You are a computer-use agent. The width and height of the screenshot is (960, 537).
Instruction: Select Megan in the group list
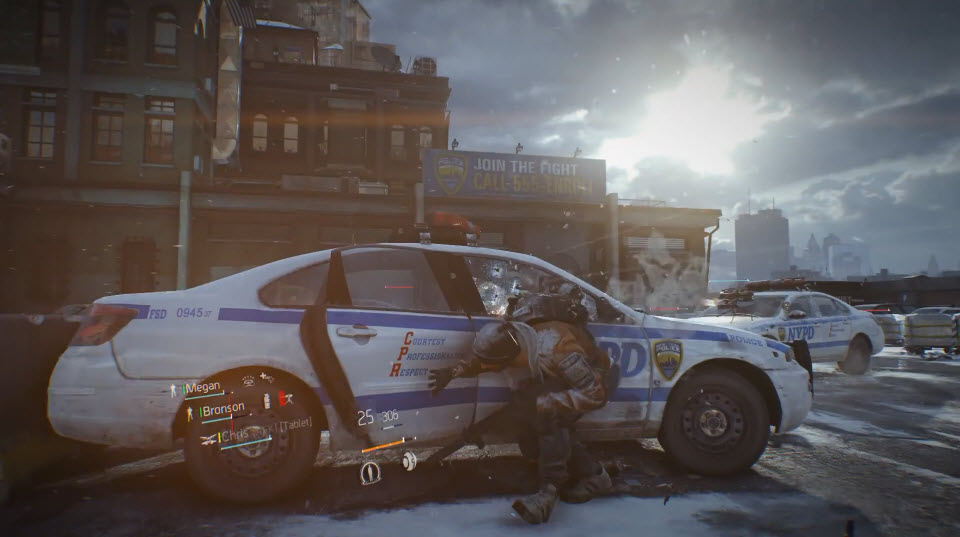coord(203,388)
